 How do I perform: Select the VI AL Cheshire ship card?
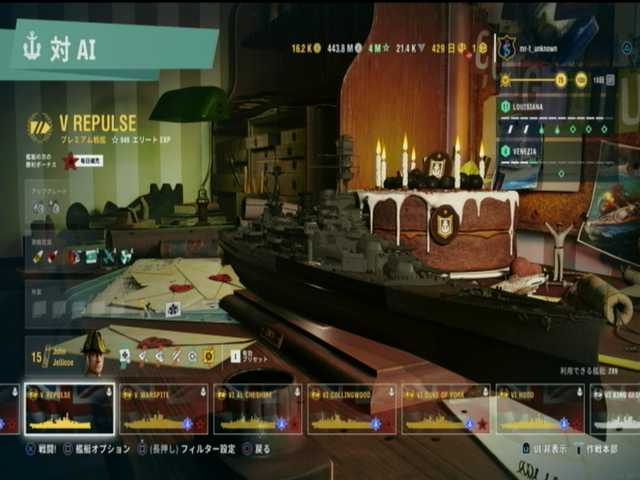click(x=258, y=410)
